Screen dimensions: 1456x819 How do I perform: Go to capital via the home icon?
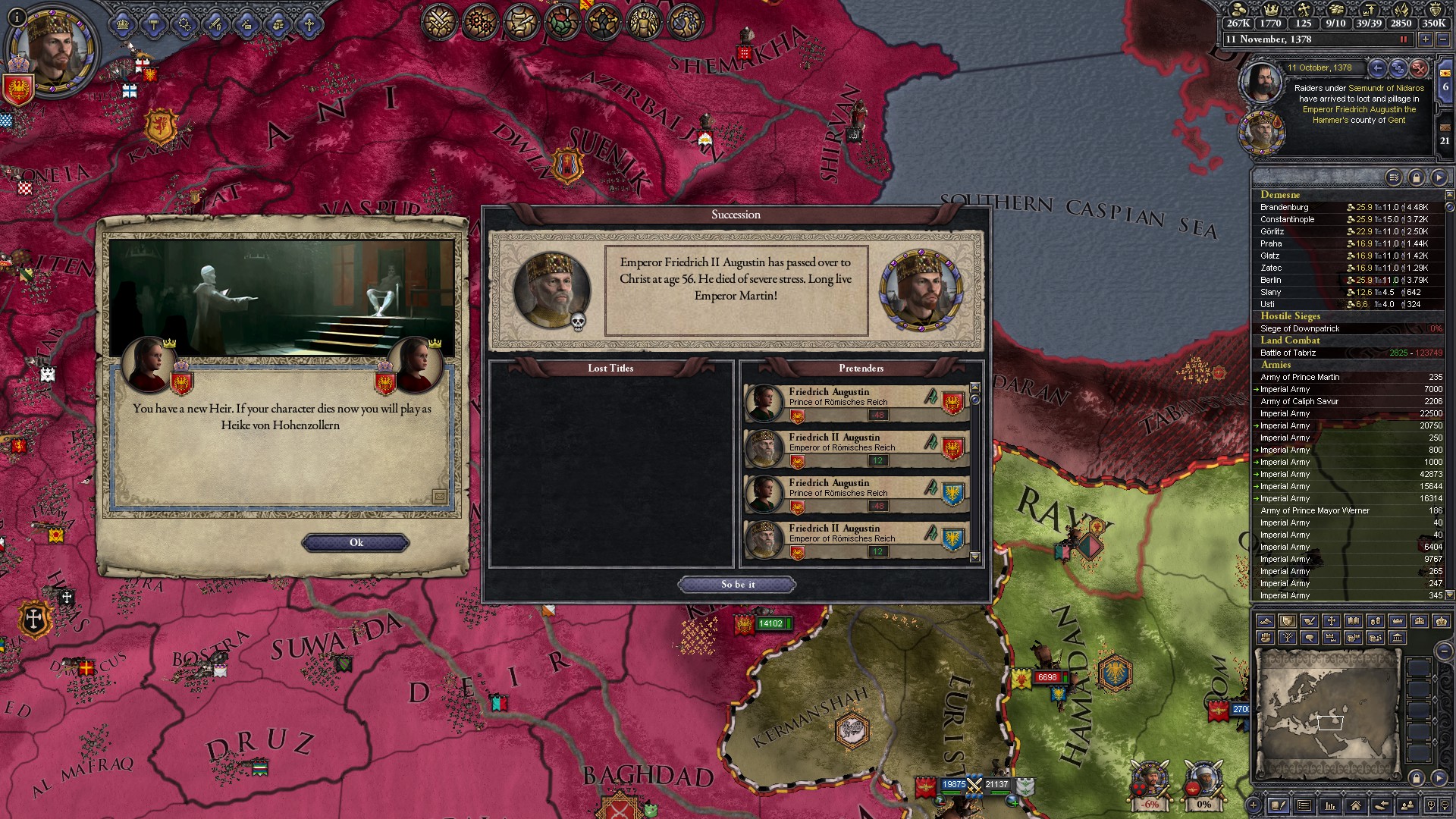(1356, 805)
